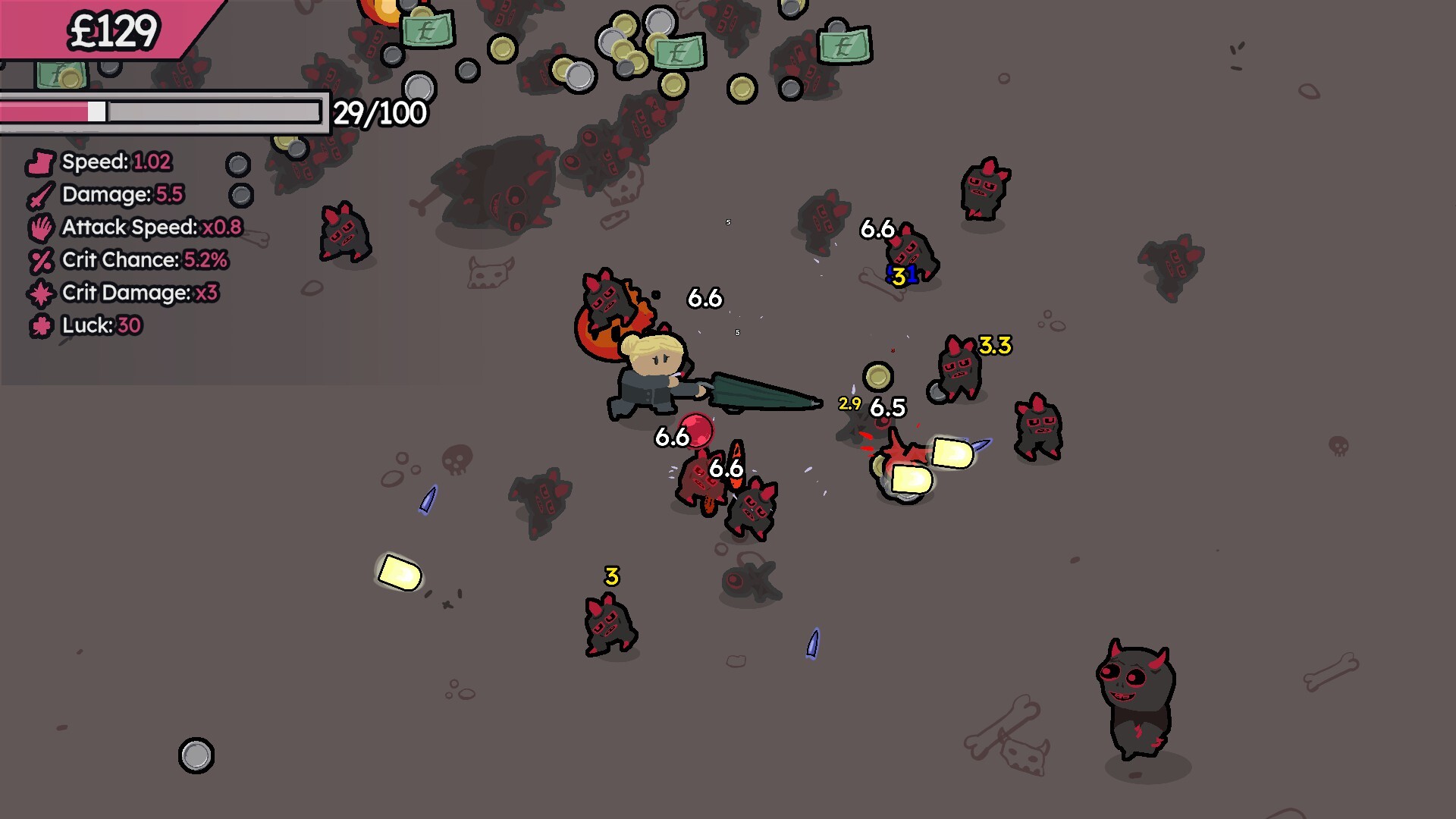
Task: Click the sword icon beside Damage
Action: point(41,195)
